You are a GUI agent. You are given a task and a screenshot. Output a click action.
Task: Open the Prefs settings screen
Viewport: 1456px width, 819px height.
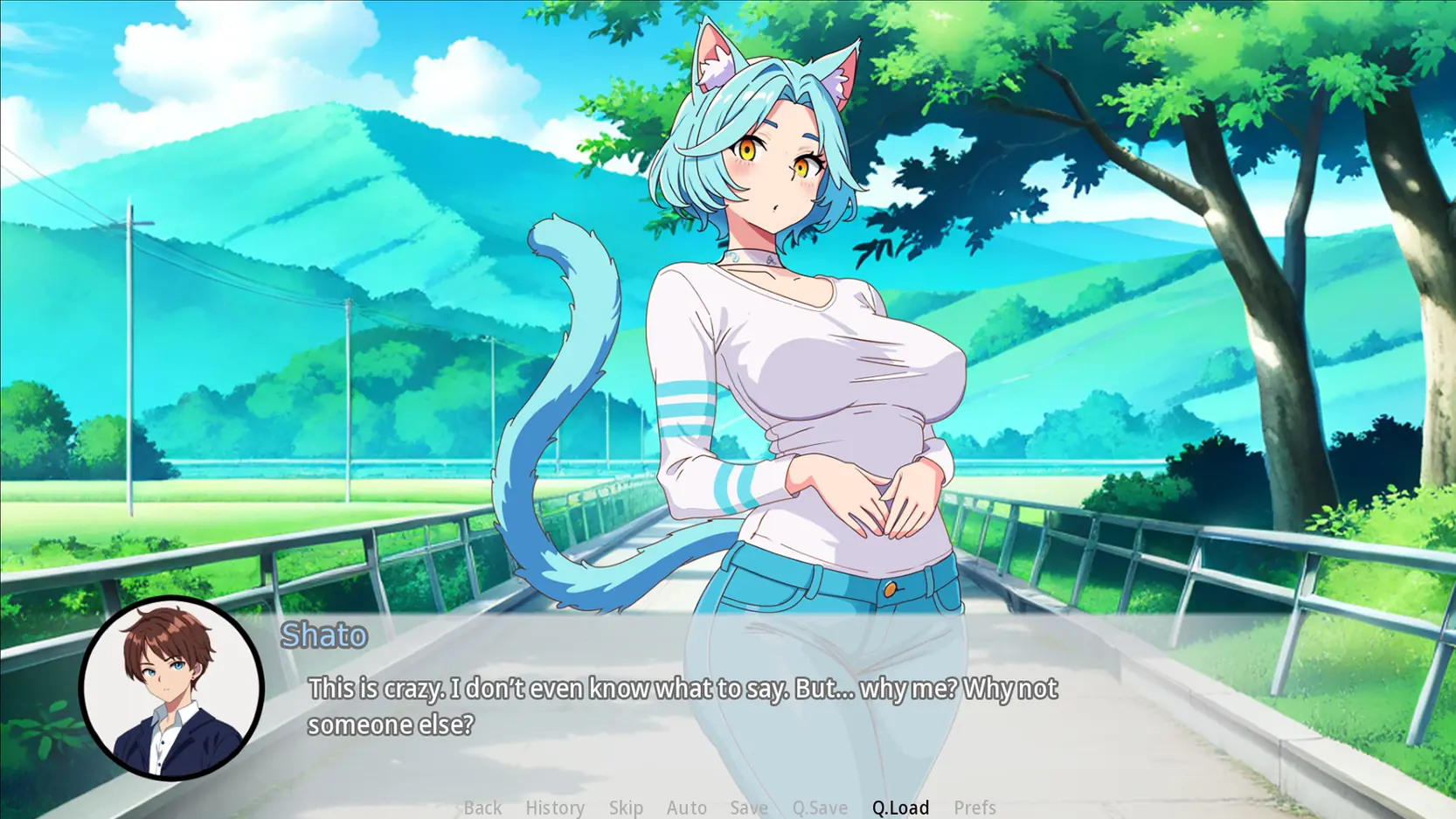coord(974,807)
